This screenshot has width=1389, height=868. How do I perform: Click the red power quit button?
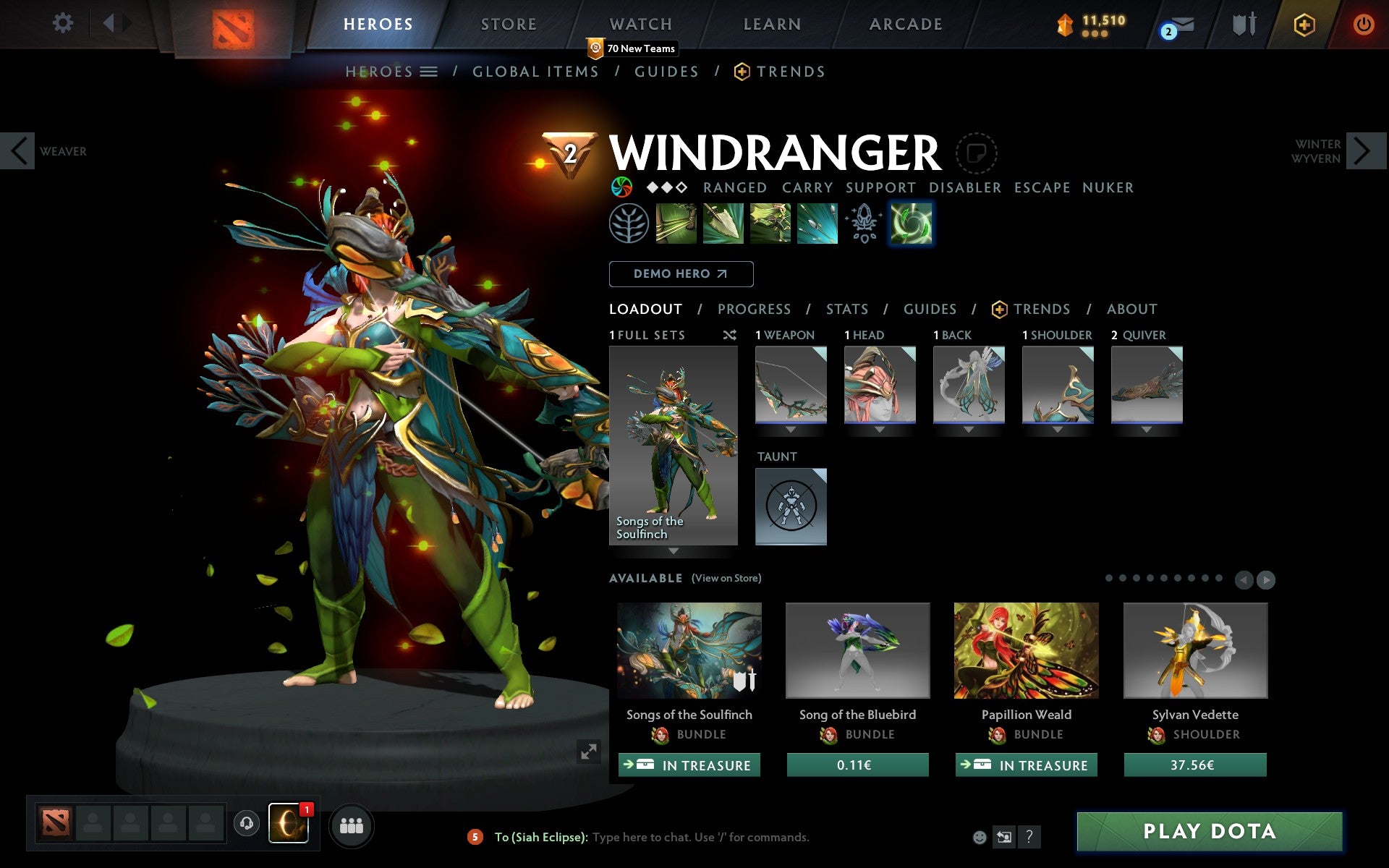[1363, 25]
